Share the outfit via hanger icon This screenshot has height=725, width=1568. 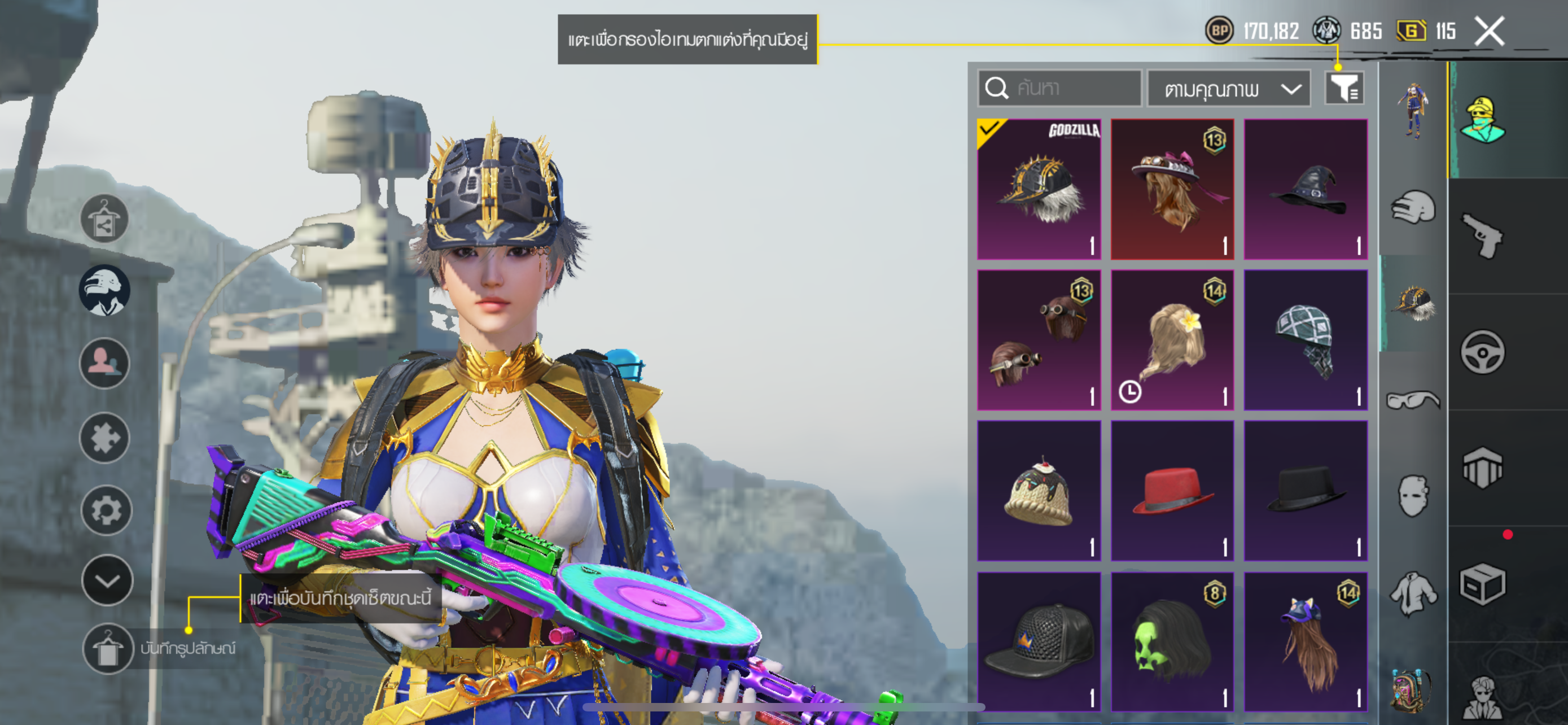[x=104, y=219]
